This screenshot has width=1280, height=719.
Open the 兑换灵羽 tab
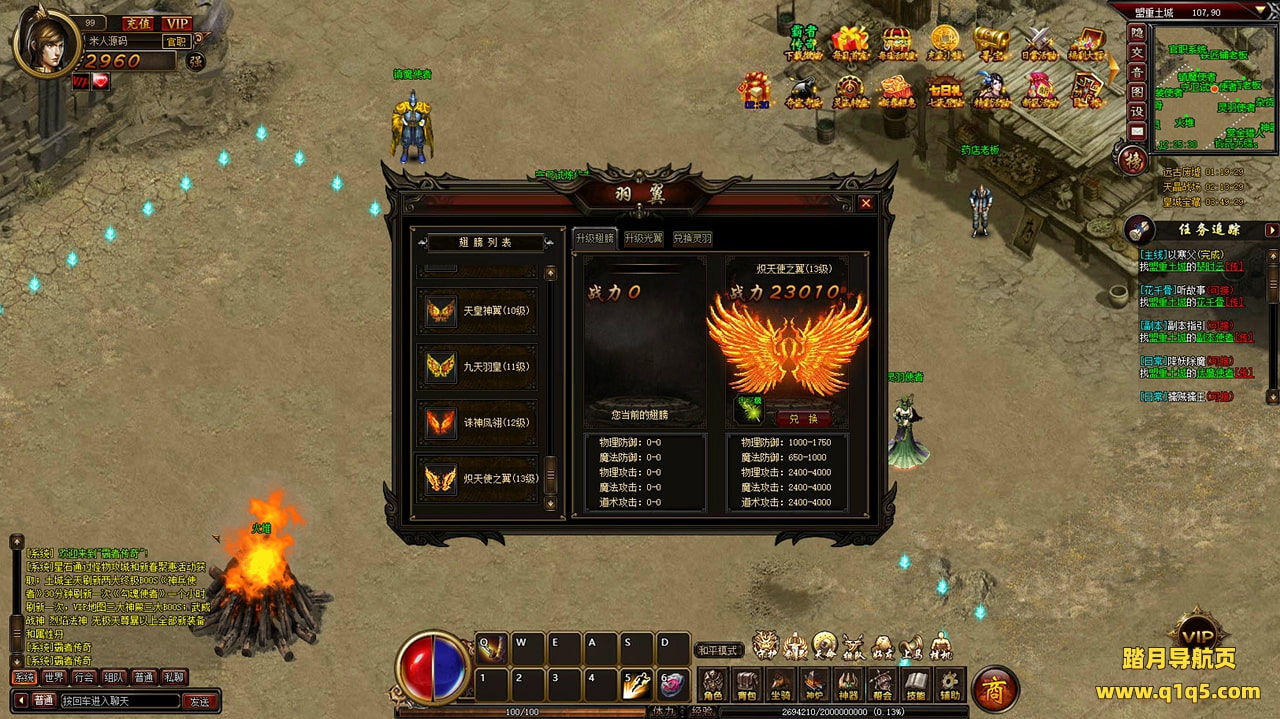pos(692,239)
